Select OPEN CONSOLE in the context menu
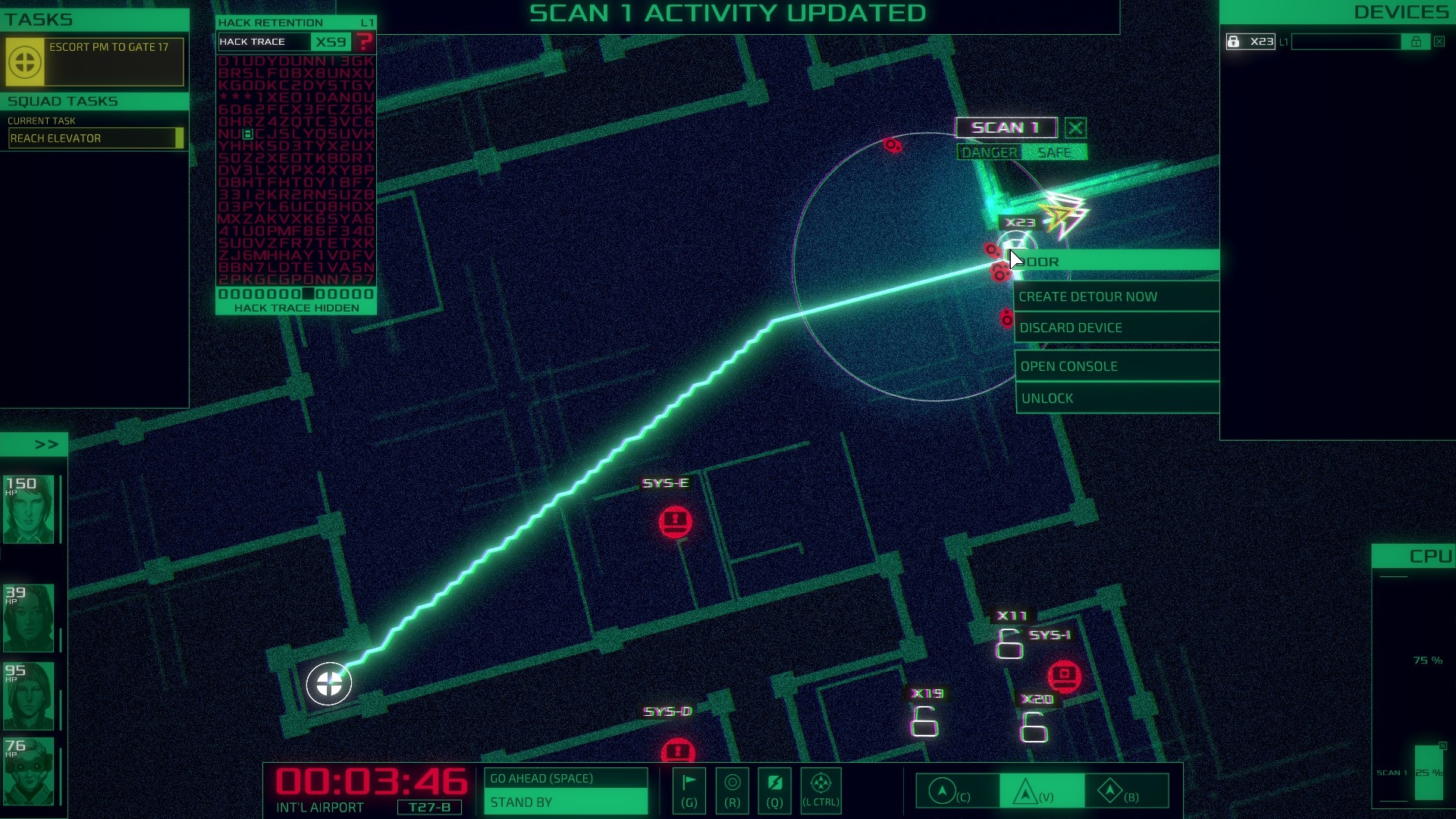The width and height of the screenshot is (1456, 819). point(1068,366)
